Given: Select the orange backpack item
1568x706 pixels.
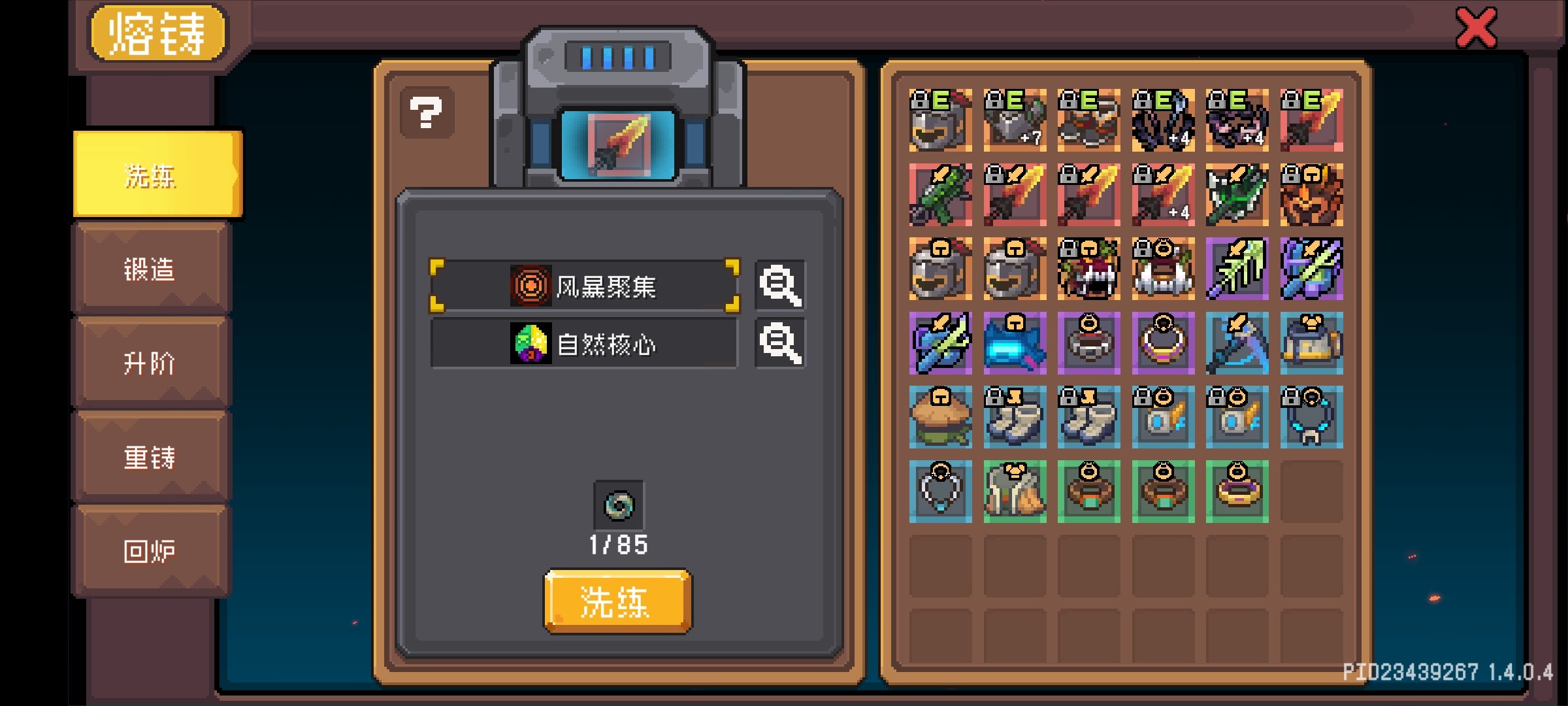Looking at the screenshot, I should (1312, 345).
